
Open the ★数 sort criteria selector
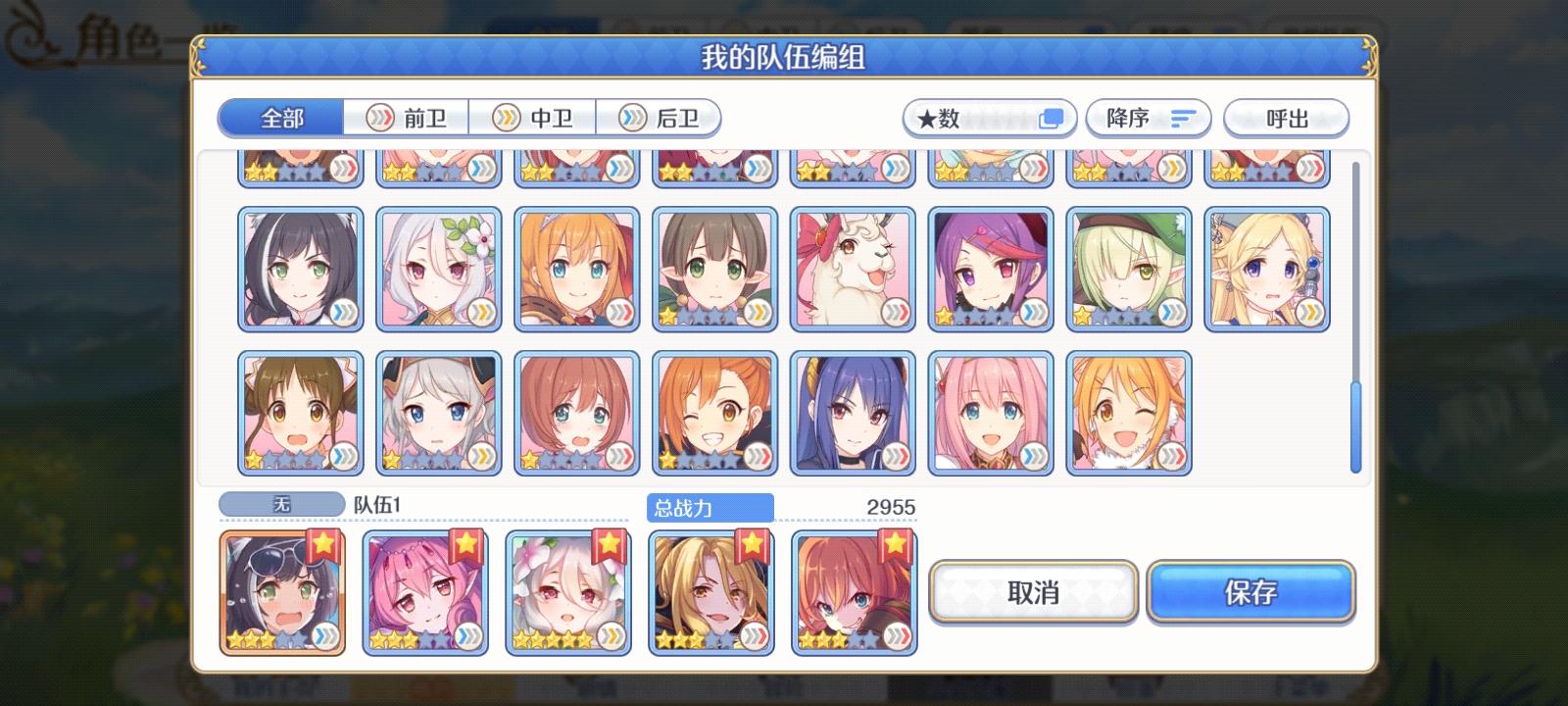988,118
